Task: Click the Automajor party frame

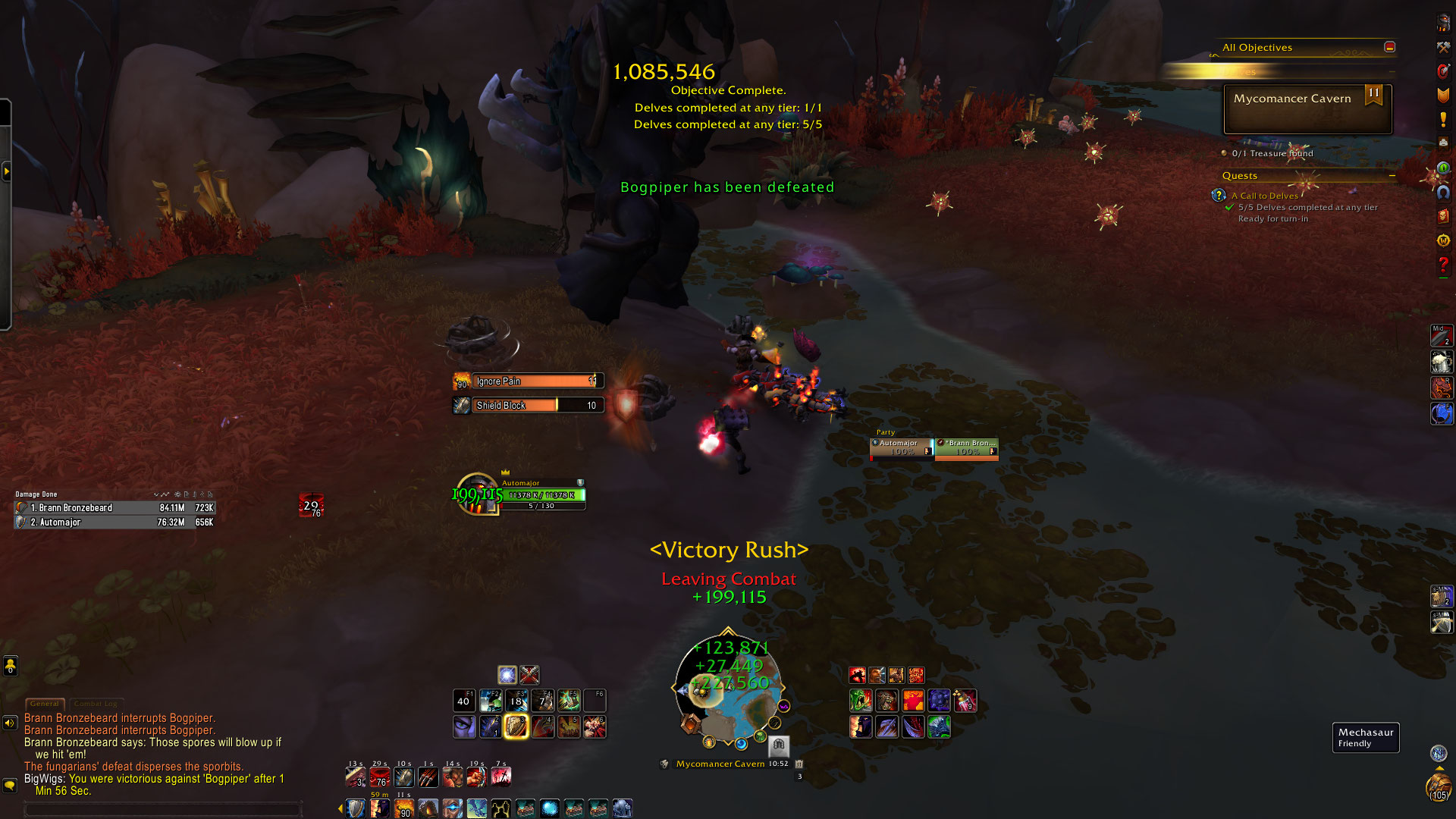Action: pos(901,448)
